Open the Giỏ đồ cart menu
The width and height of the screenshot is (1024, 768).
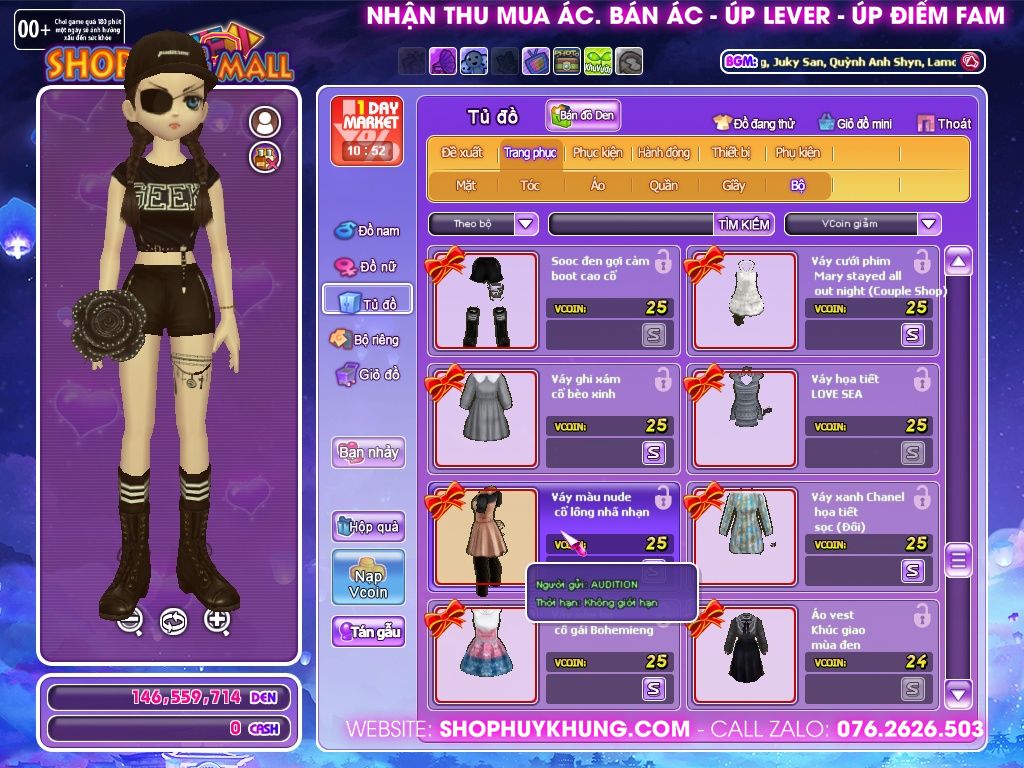coord(367,375)
